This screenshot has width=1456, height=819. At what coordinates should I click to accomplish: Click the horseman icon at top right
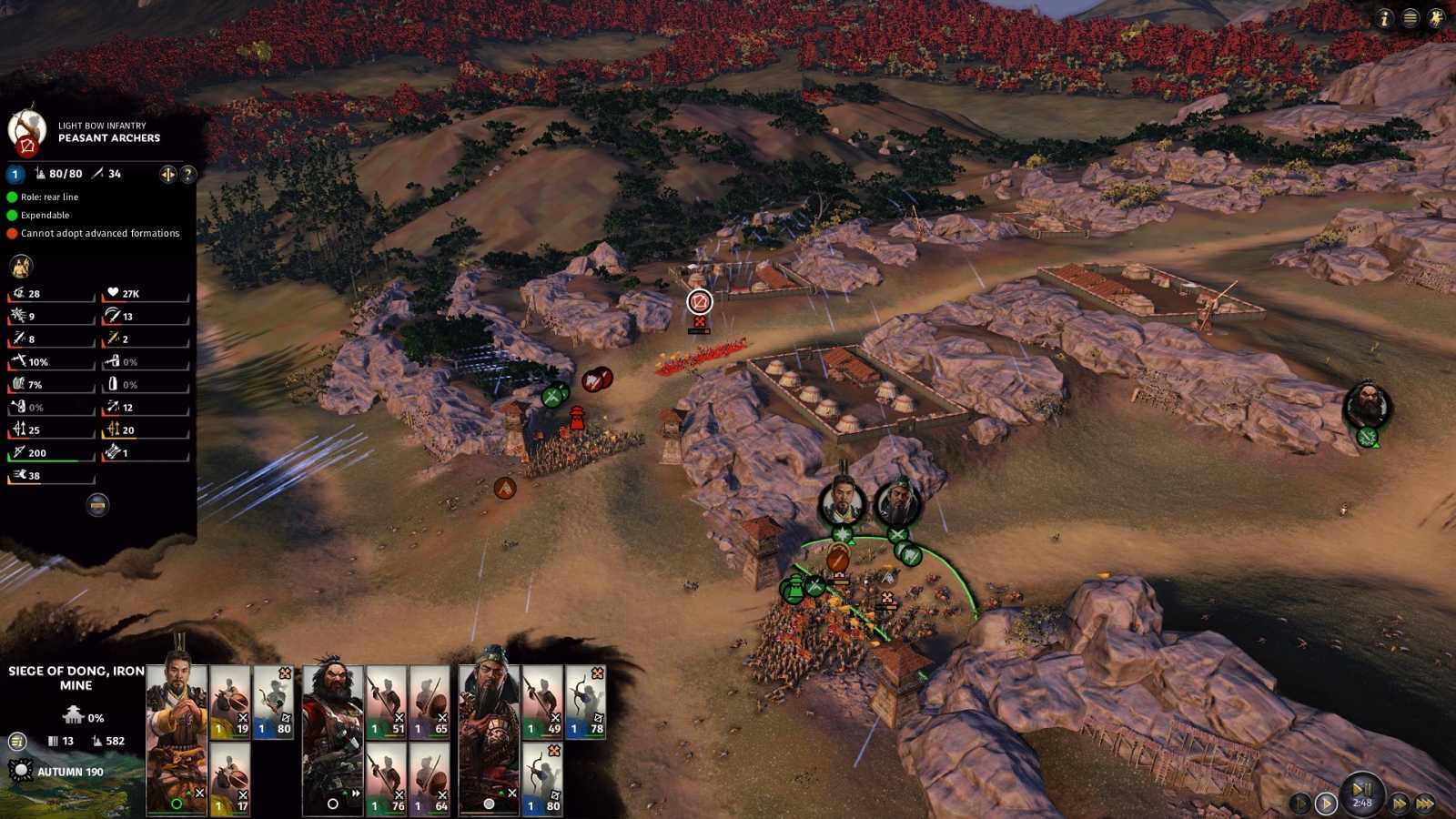(1436, 18)
